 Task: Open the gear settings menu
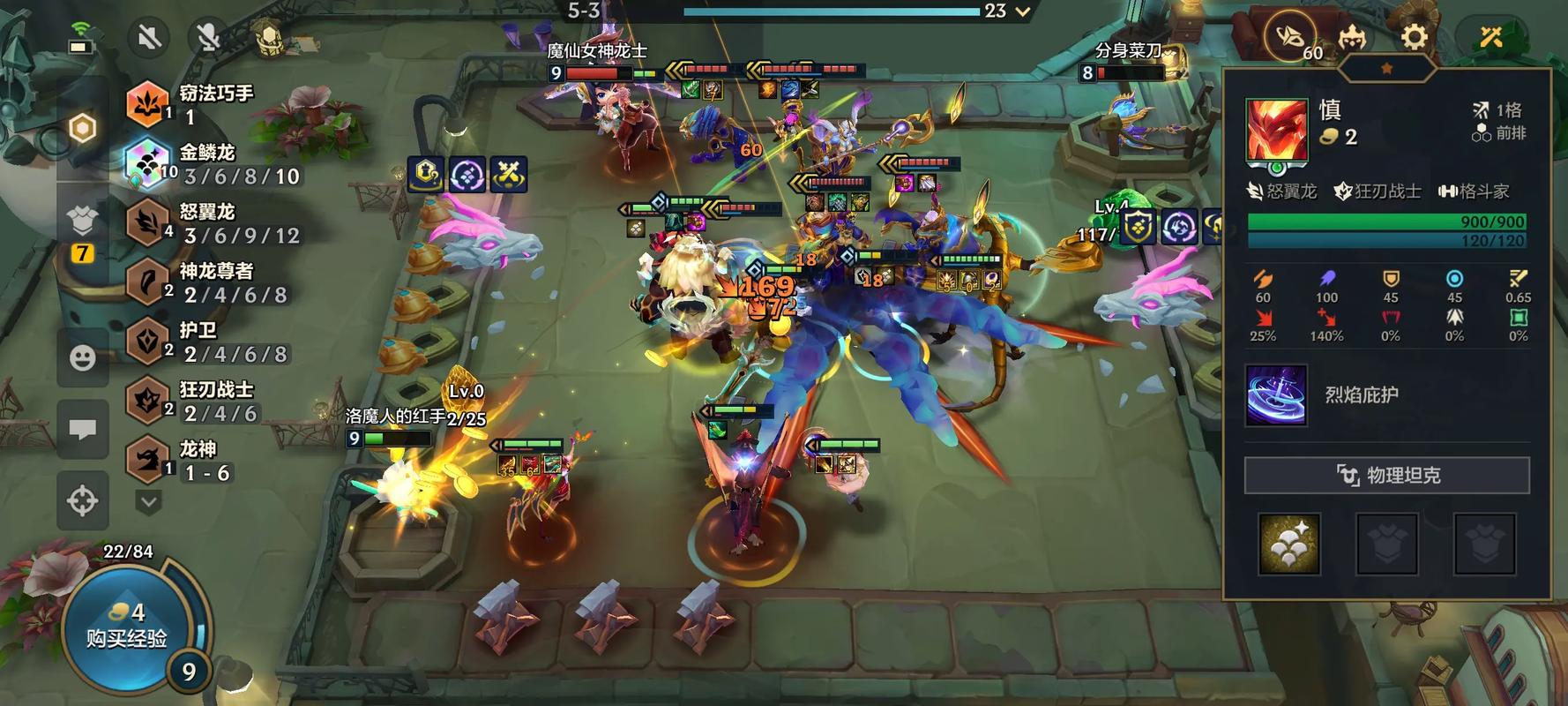point(1414,37)
